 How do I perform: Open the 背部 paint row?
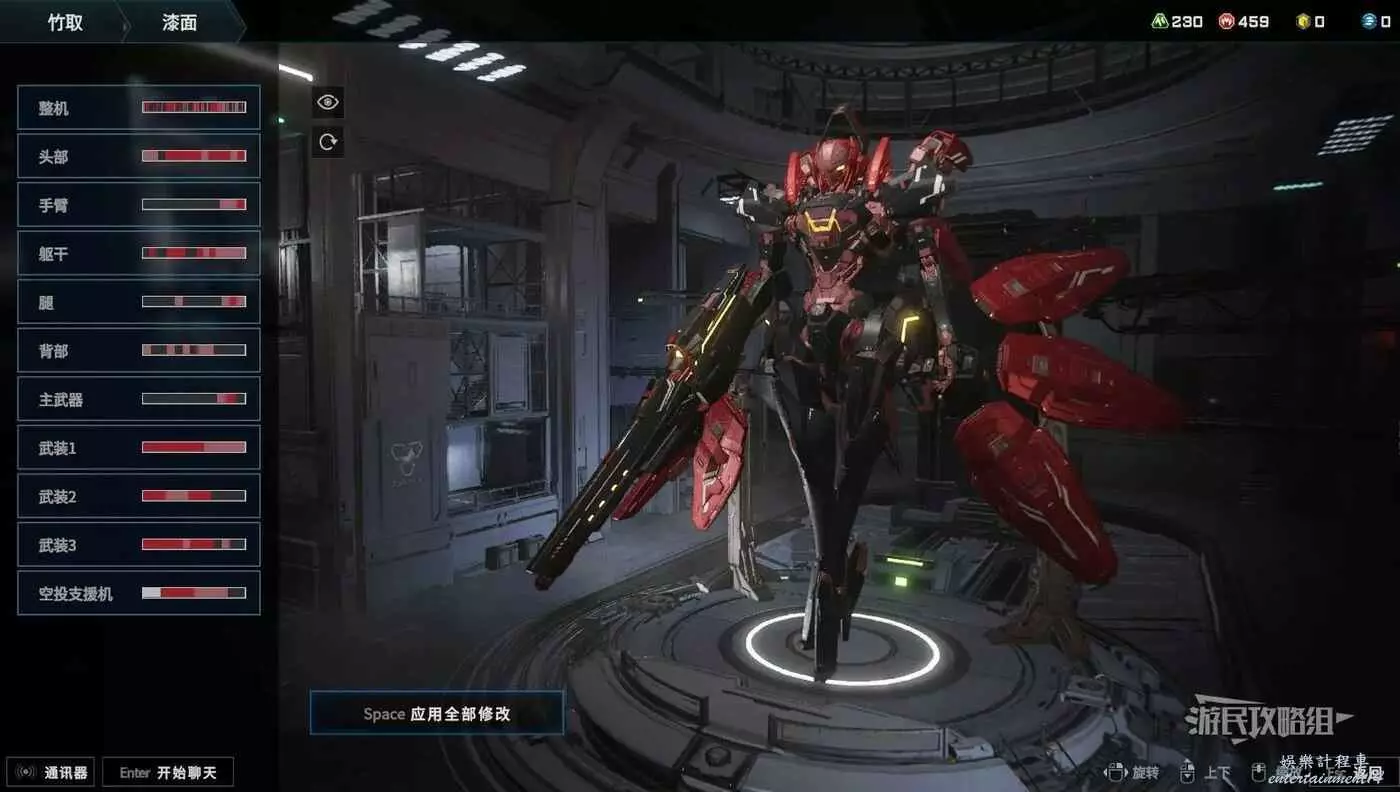tap(138, 350)
